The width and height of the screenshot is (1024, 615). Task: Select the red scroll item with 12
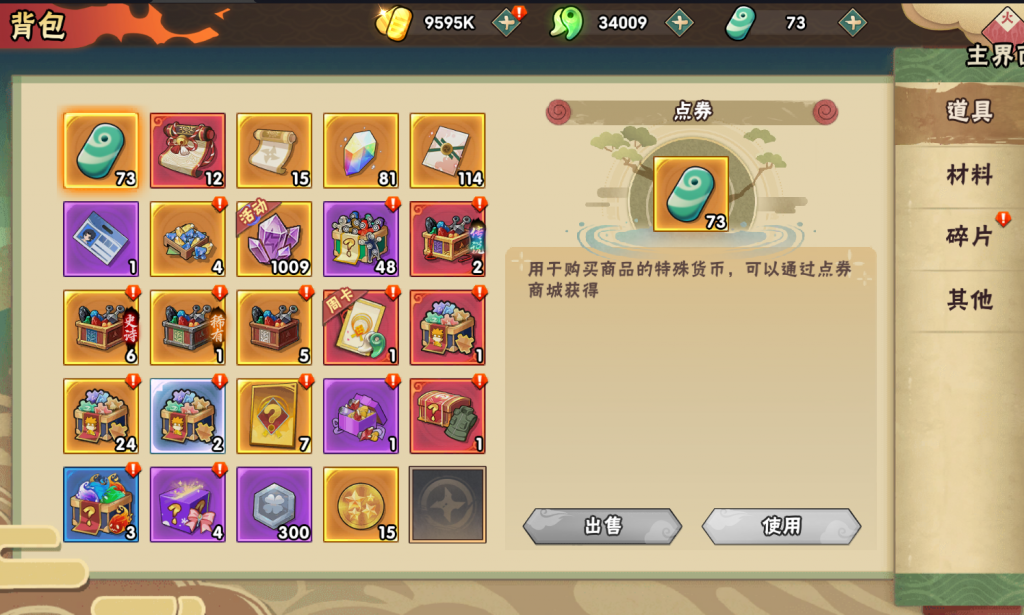(188, 151)
